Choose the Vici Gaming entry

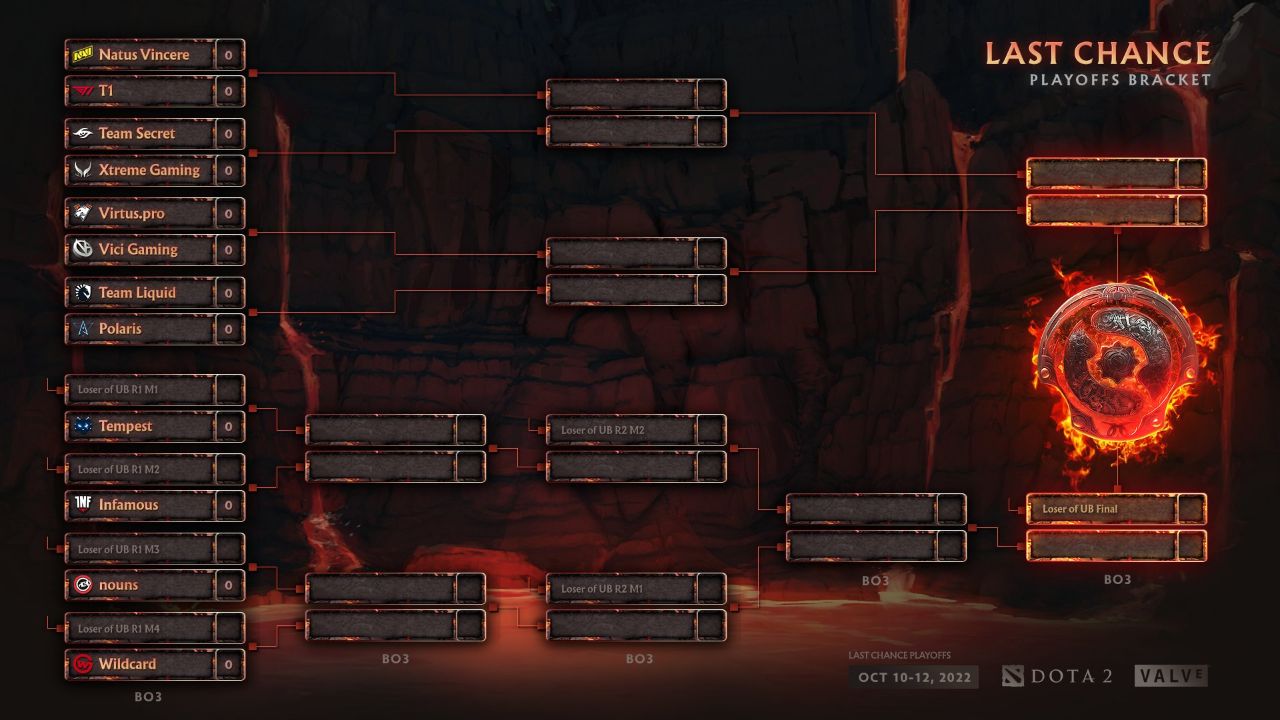(x=142, y=250)
